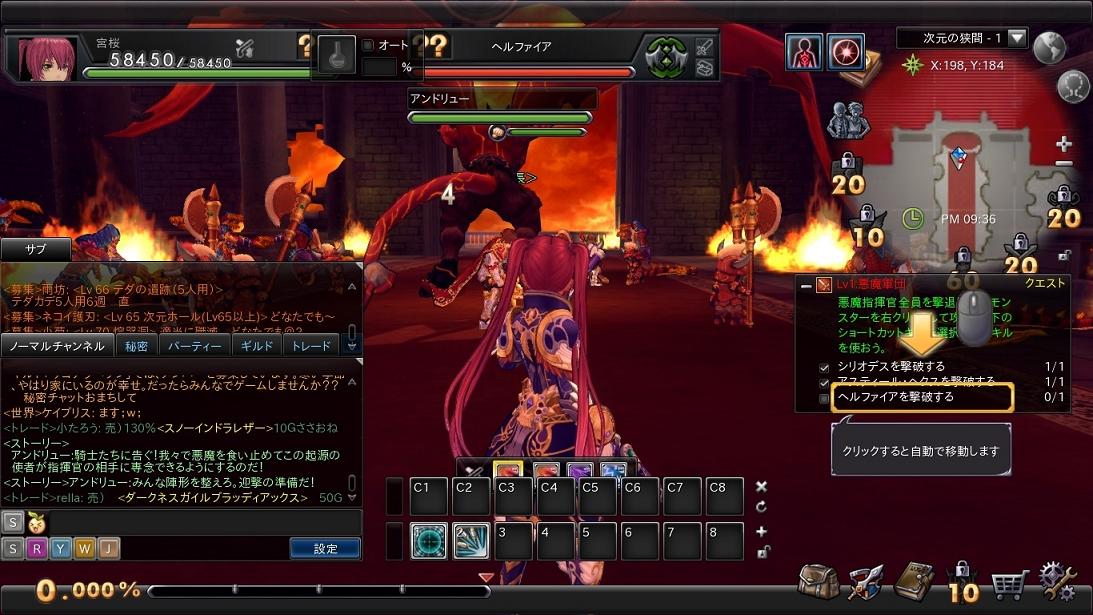
Task: Open the inventory backpack icon
Action: tap(818, 582)
